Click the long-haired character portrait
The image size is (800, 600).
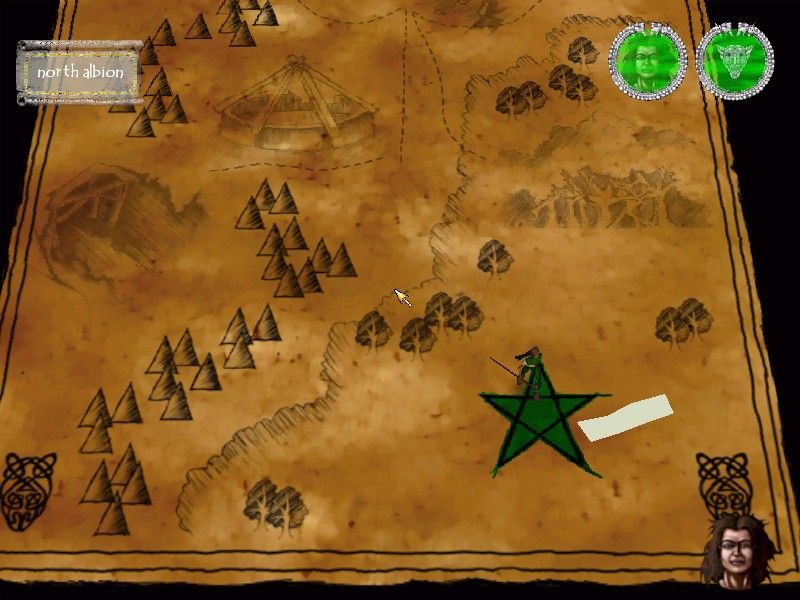[x=737, y=551]
